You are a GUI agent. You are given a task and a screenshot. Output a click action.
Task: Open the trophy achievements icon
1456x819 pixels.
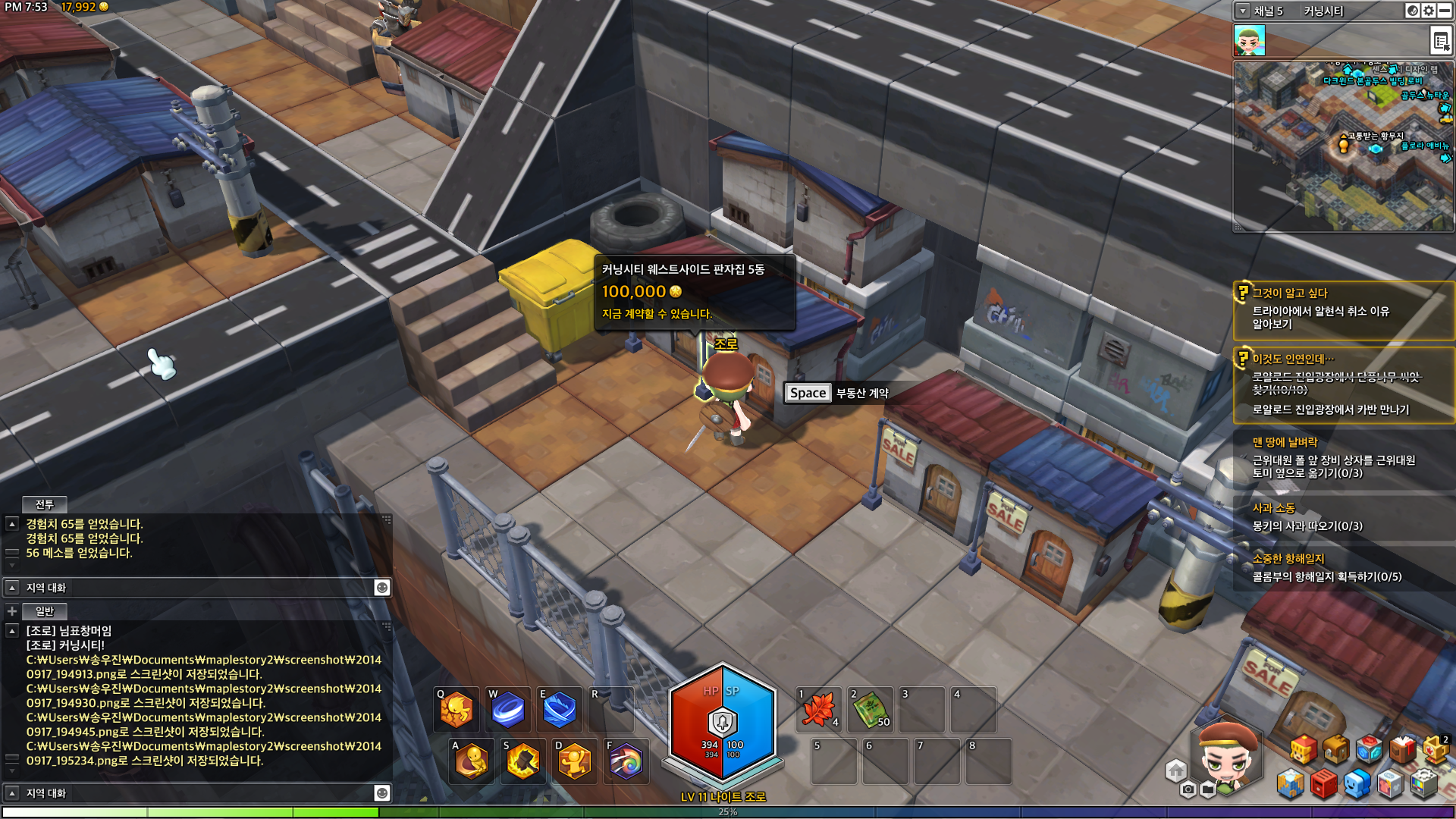pos(1436,749)
